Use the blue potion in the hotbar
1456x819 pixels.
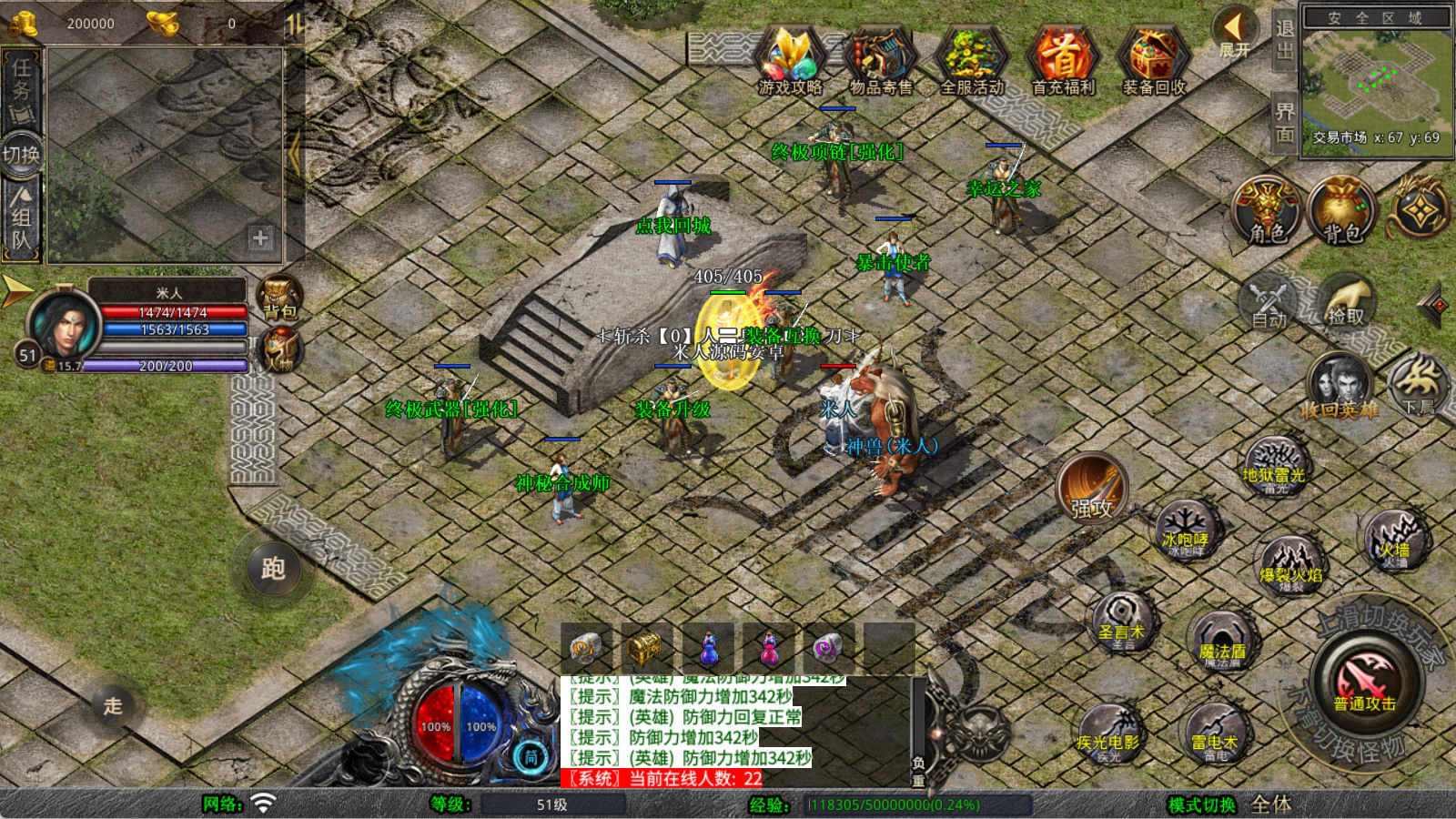tap(709, 648)
